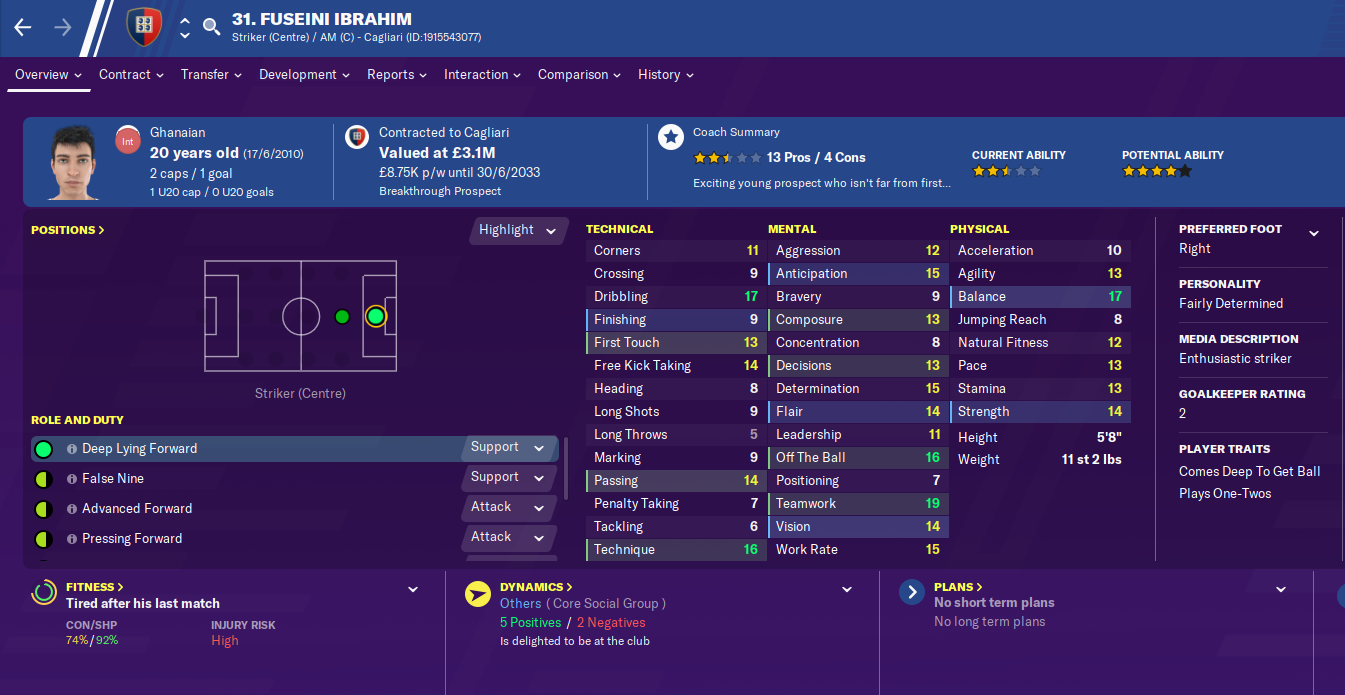Open the Overview tab menu
1345x695 pixels.
48,75
